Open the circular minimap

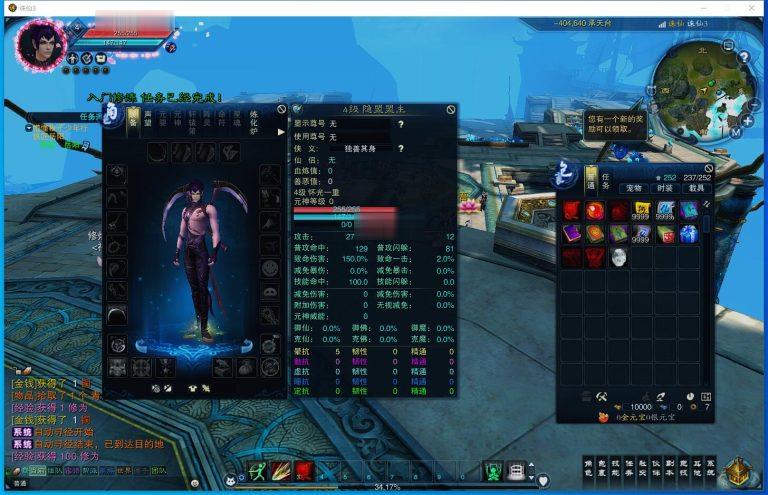(697, 86)
